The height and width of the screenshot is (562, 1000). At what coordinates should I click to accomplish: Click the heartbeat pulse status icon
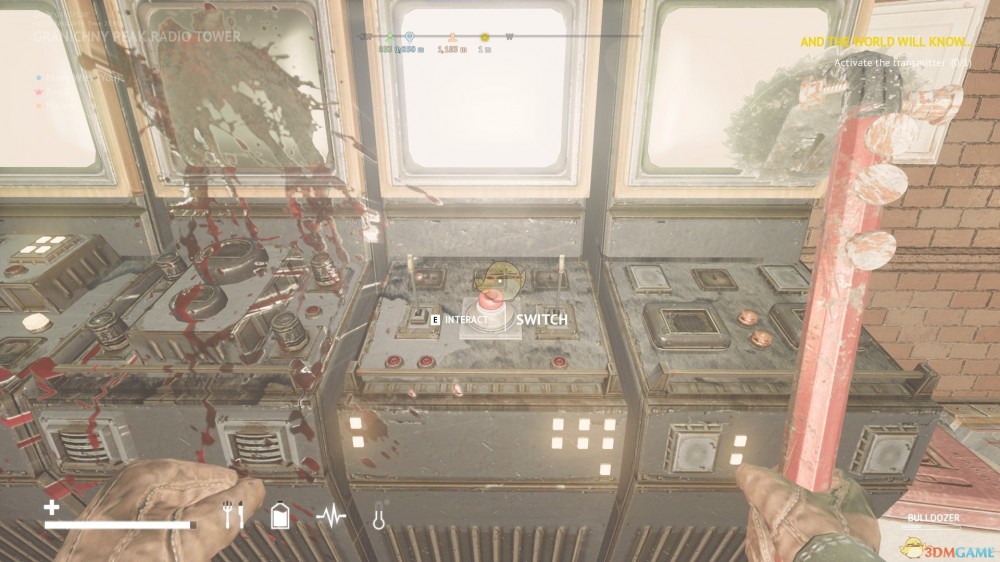pos(331,516)
